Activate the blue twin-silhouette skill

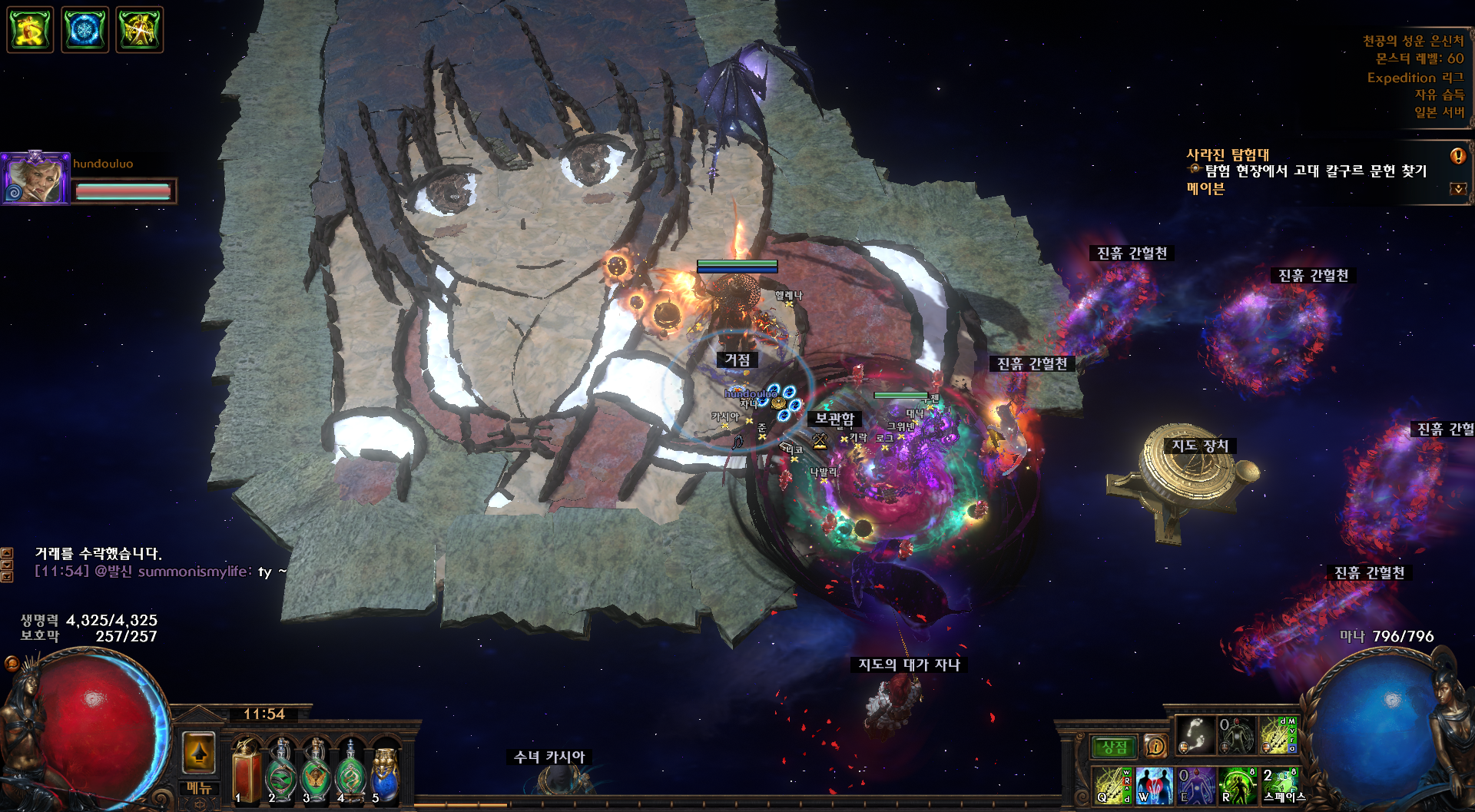coord(1154,786)
